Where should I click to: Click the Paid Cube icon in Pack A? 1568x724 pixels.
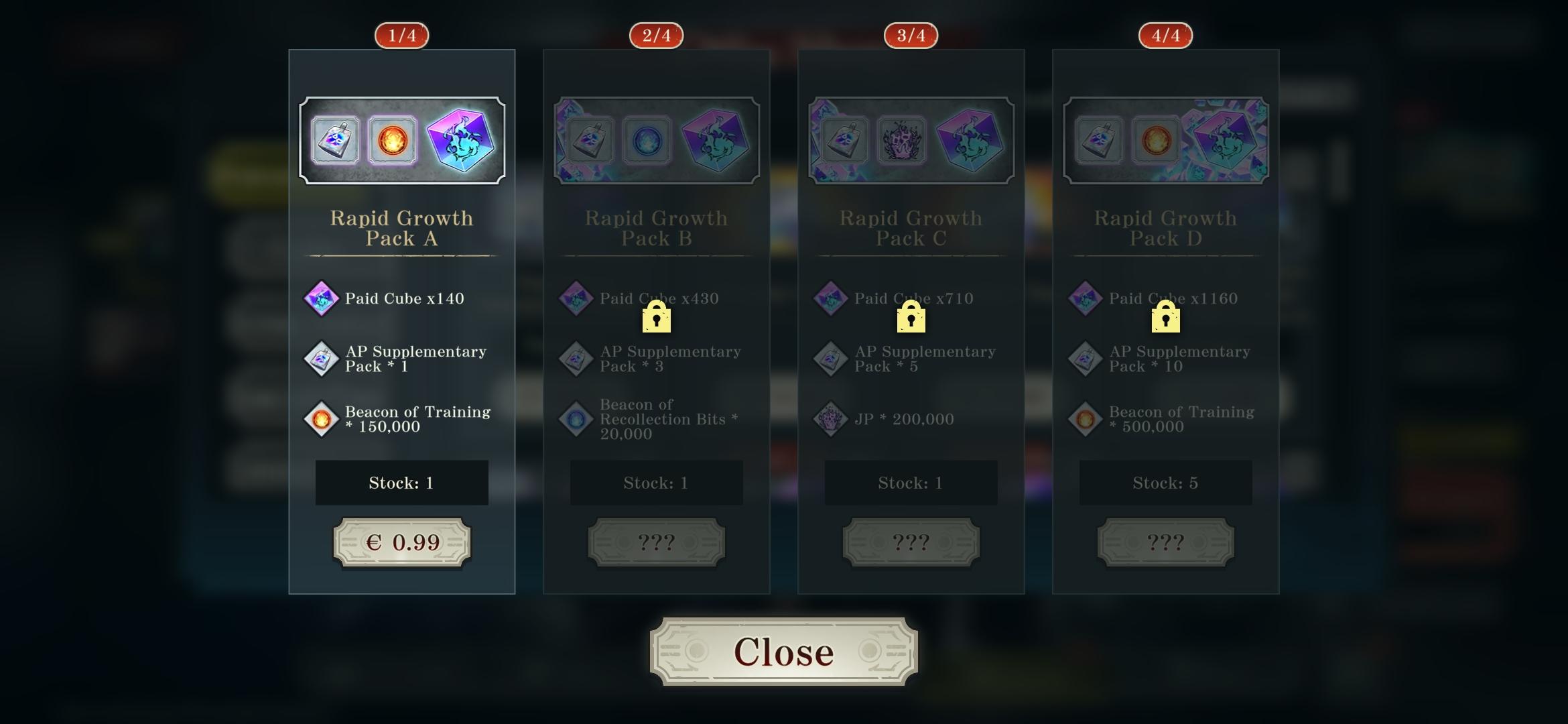point(320,299)
